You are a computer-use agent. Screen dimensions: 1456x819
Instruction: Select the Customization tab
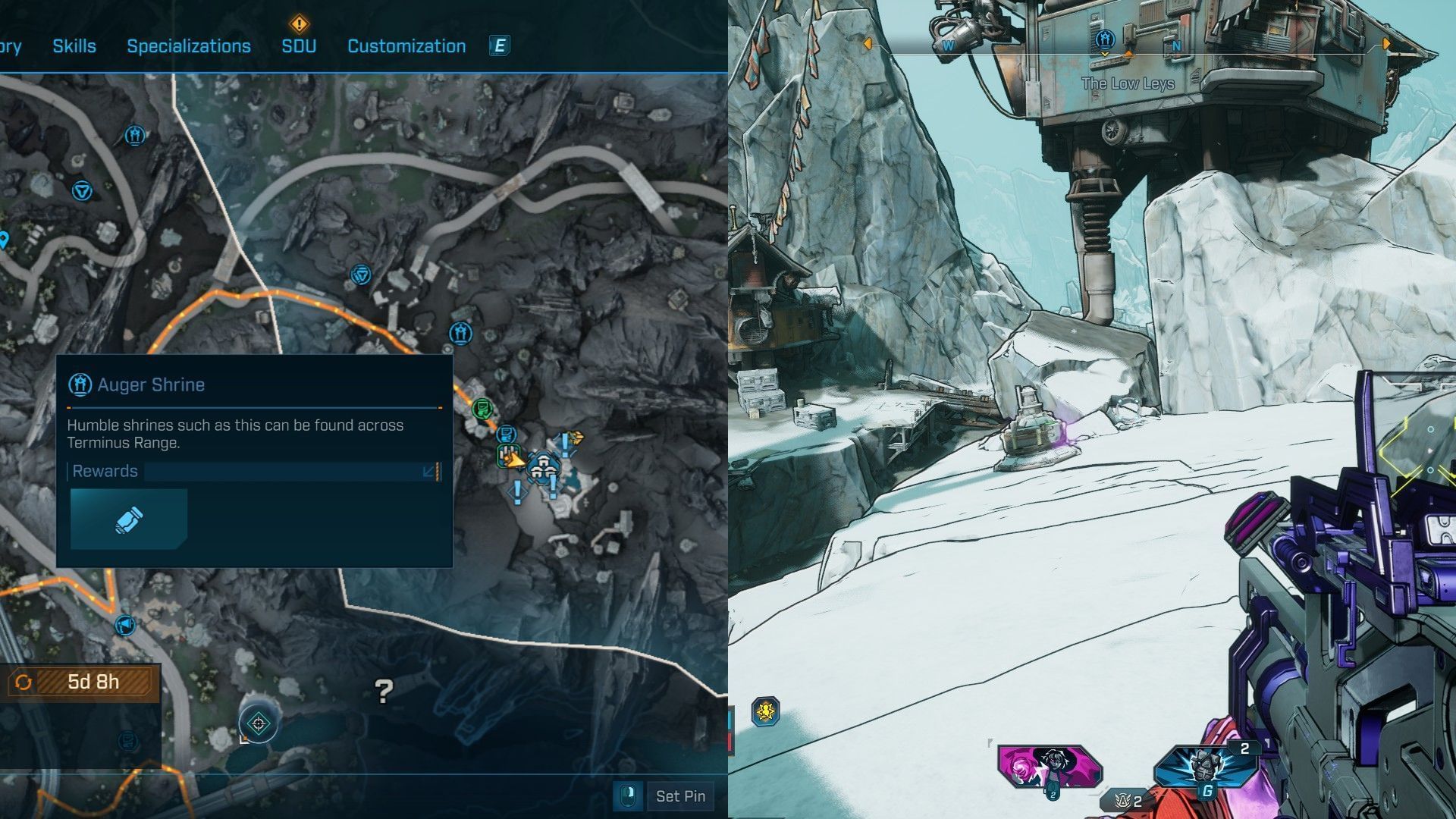[406, 46]
